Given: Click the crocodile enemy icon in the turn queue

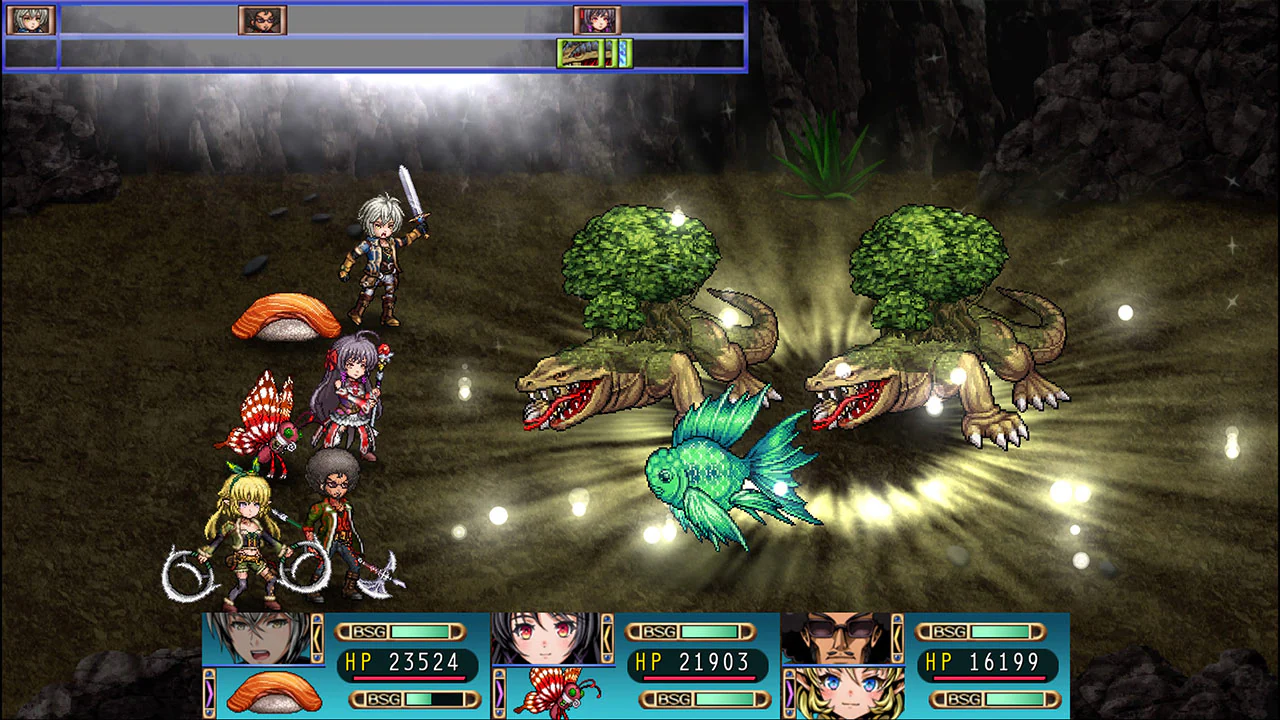Looking at the screenshot, I should pos(578,54).
